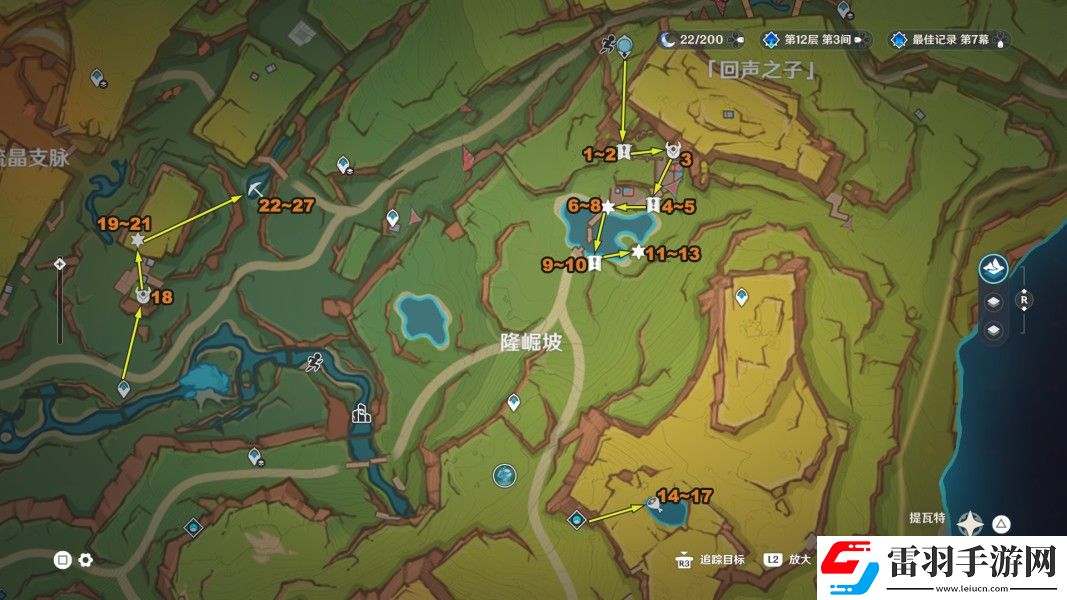Select the teleport waypoint at route start
Screen dimensions: 1067x600
coord(624,46)
